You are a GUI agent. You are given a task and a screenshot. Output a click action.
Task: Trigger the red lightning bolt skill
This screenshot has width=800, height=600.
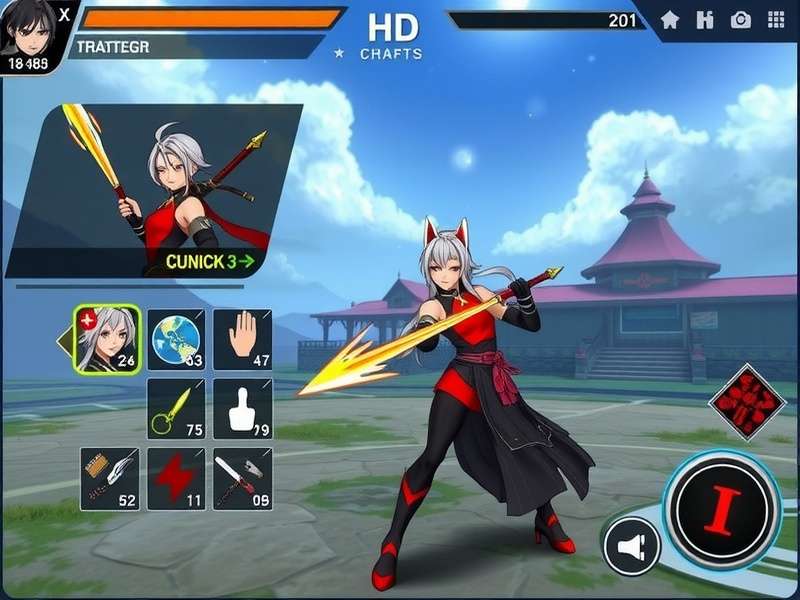[176, 478]
